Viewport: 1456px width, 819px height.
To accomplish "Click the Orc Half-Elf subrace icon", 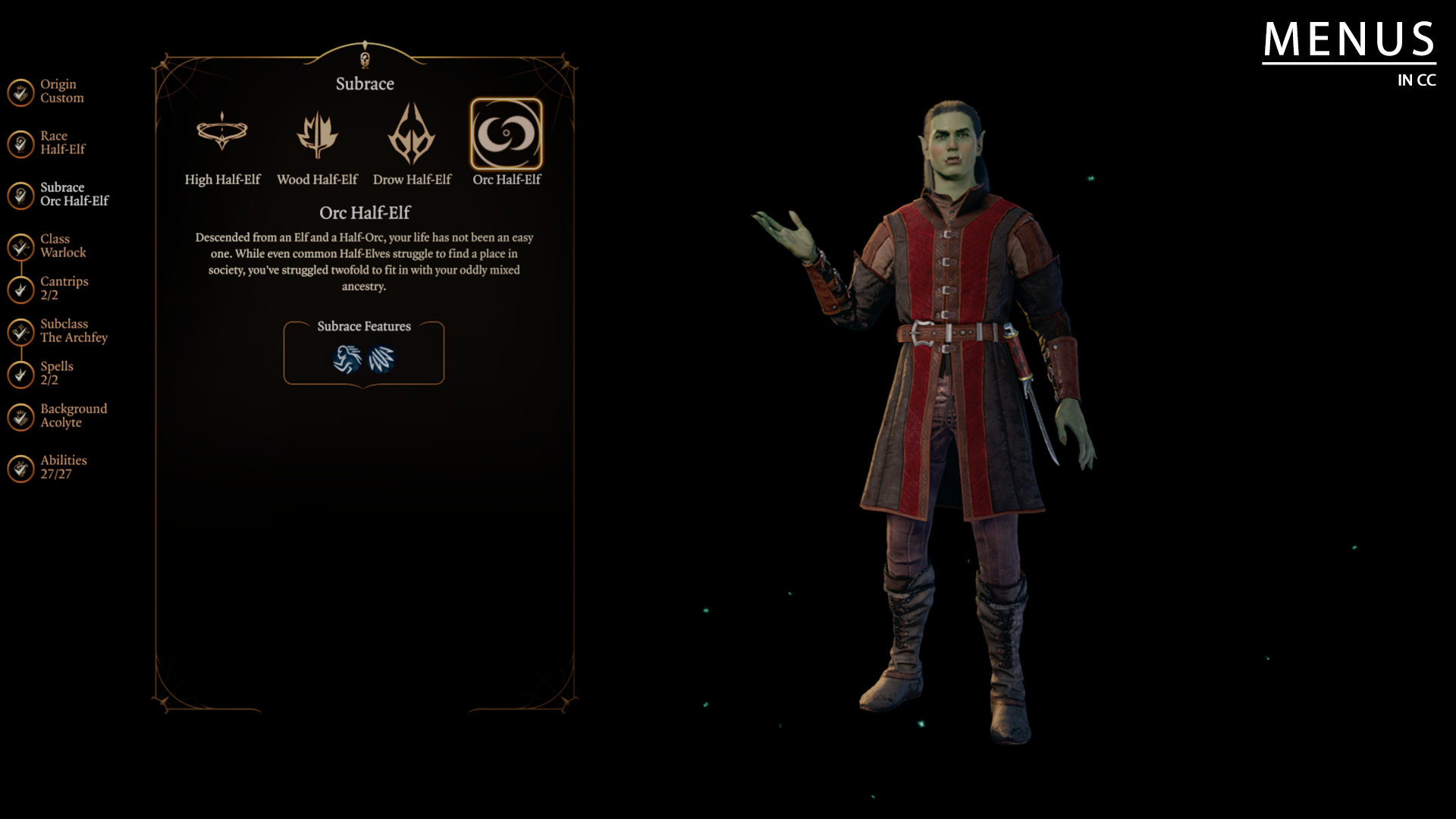I will [507, 135].
